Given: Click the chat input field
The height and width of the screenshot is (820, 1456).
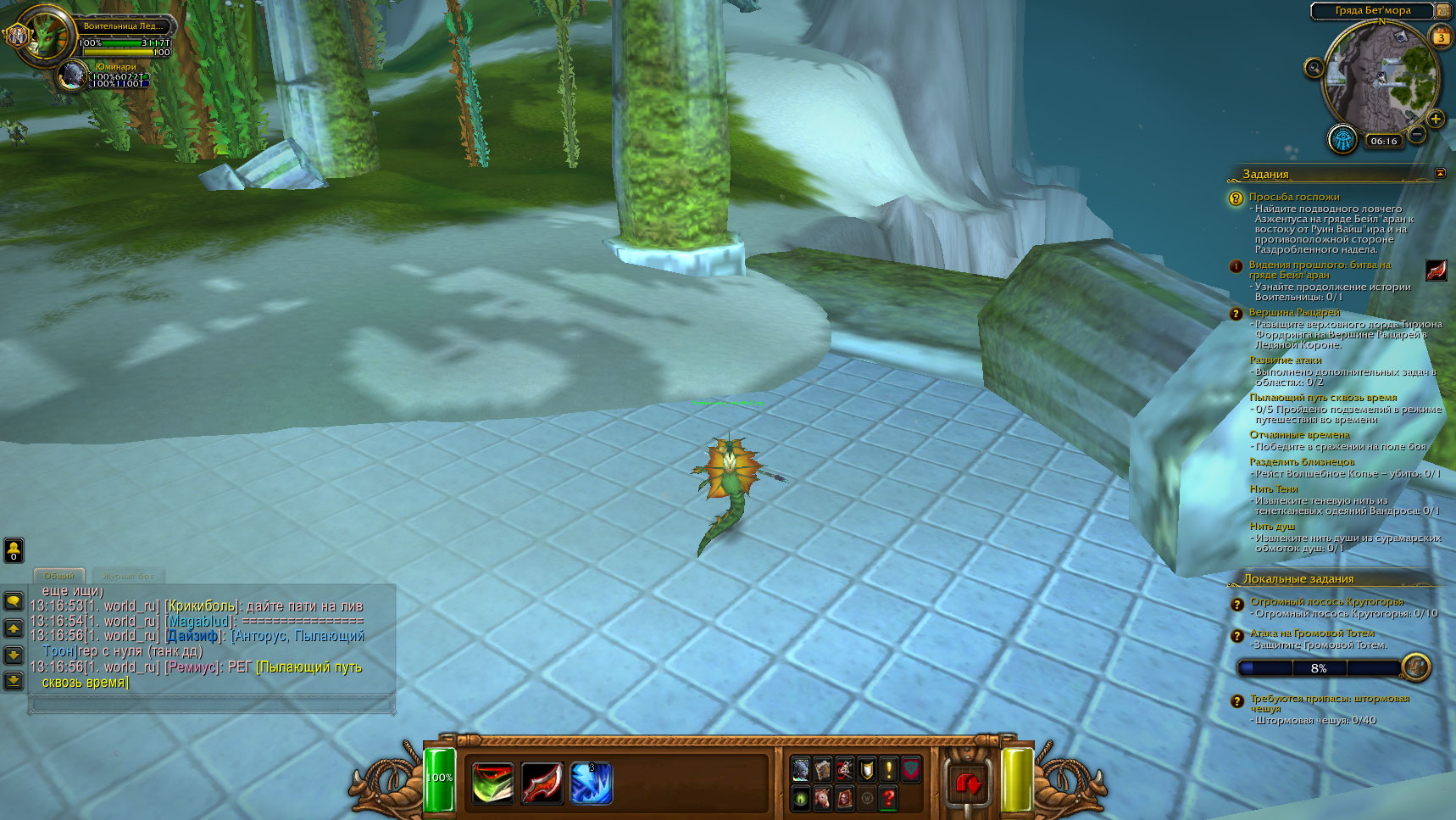Looking at the screenshot, I should 212,703.
